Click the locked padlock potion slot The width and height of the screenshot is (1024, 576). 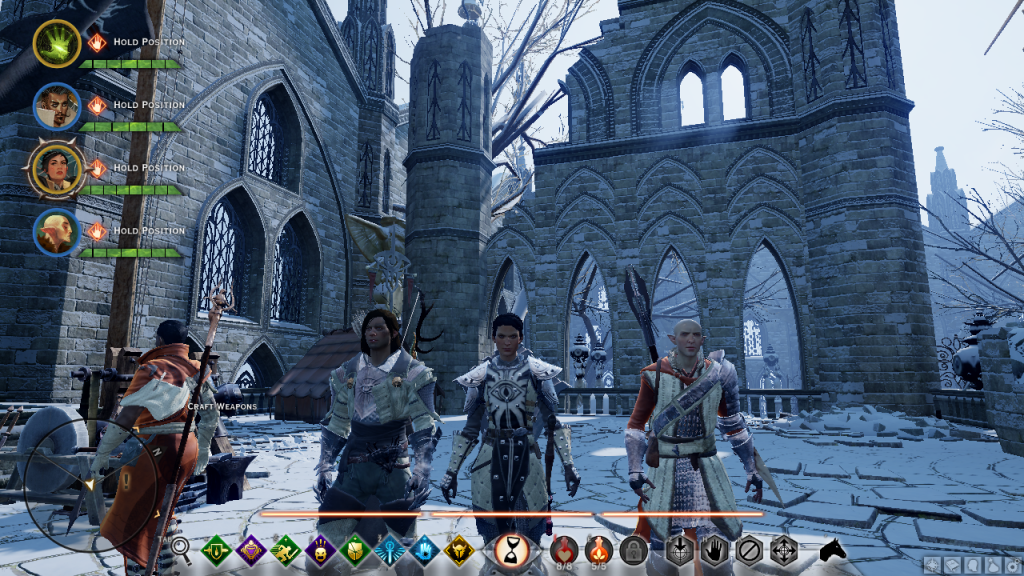tap(634, 549)
